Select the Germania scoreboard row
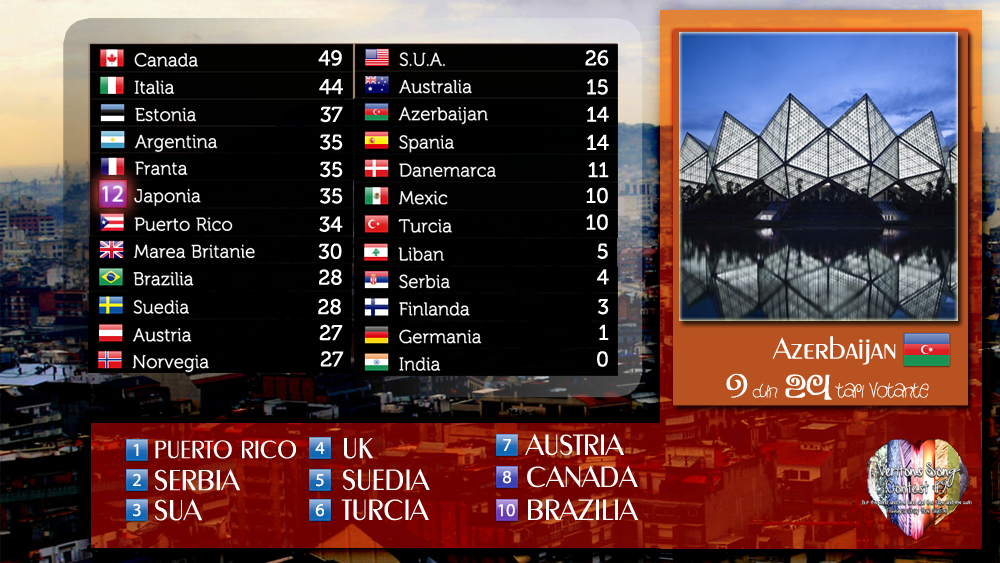Image resolution: width=1000 pixels, height=563 pixels. click(x=486, y=337)
